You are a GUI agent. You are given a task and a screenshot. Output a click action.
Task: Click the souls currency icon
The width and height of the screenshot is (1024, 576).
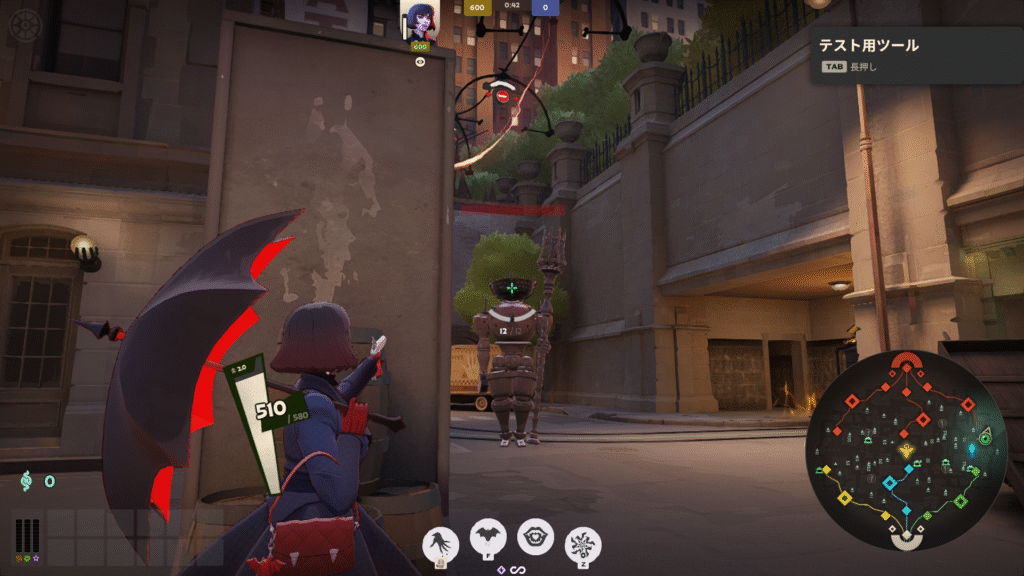tap(27, 481)
